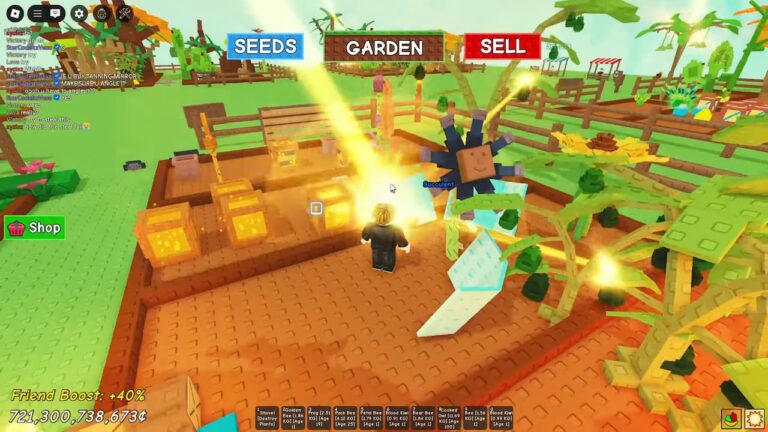Click the sun-shaped icon in bottom corner
This screenshot has height=432, width=768.
(x=754, y=418)
